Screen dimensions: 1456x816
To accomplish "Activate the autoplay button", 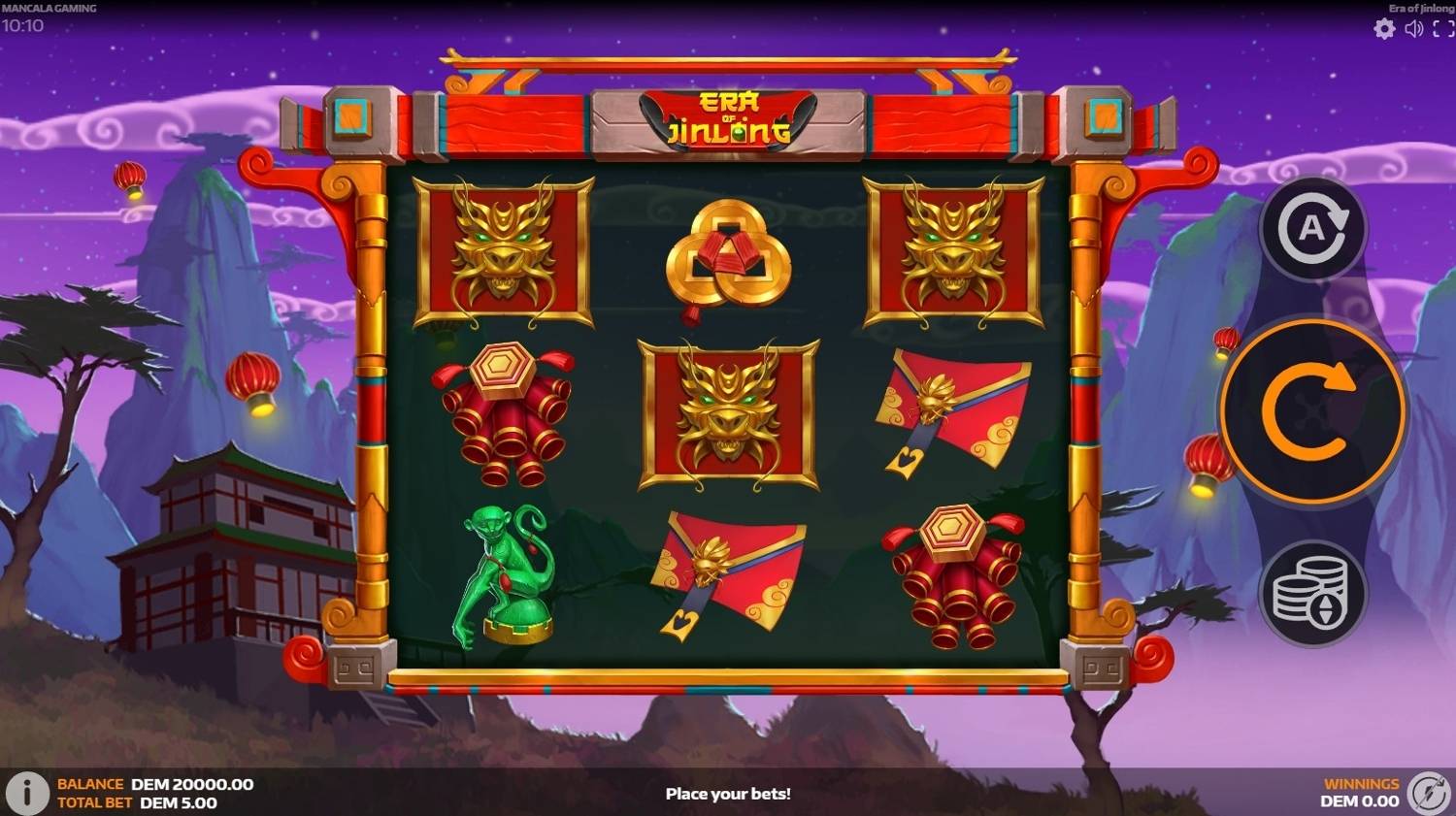I will [1311, 230].
